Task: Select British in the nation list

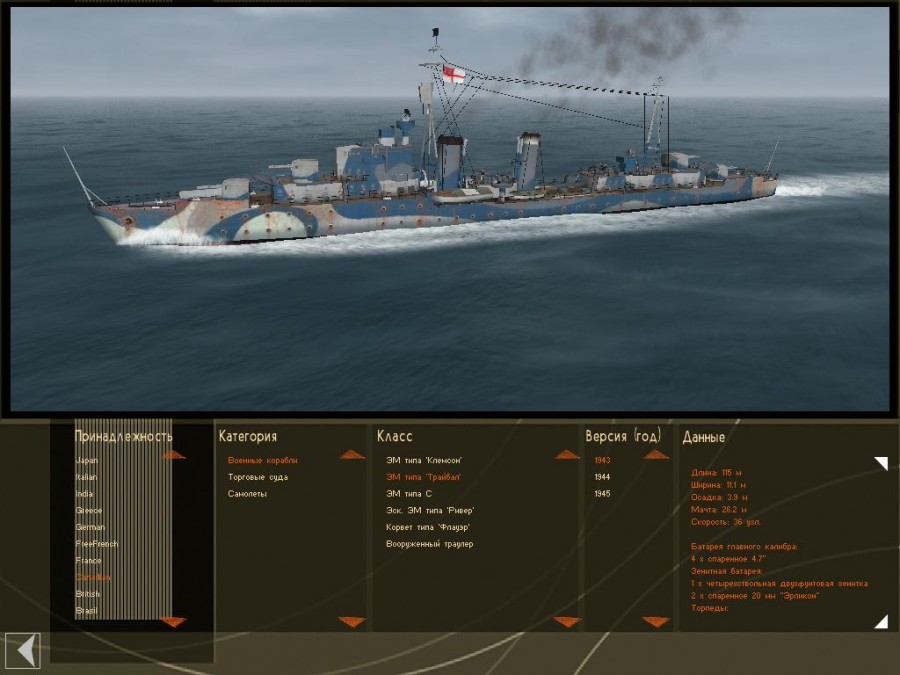Action: [x=87, y=594]
